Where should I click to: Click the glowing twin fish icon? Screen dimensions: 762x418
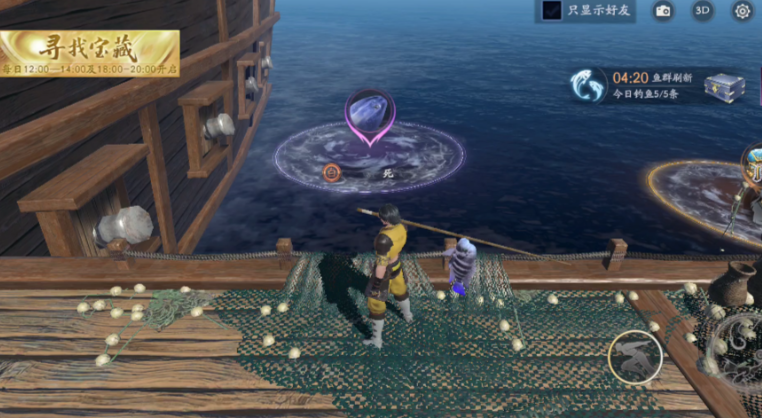588,86
